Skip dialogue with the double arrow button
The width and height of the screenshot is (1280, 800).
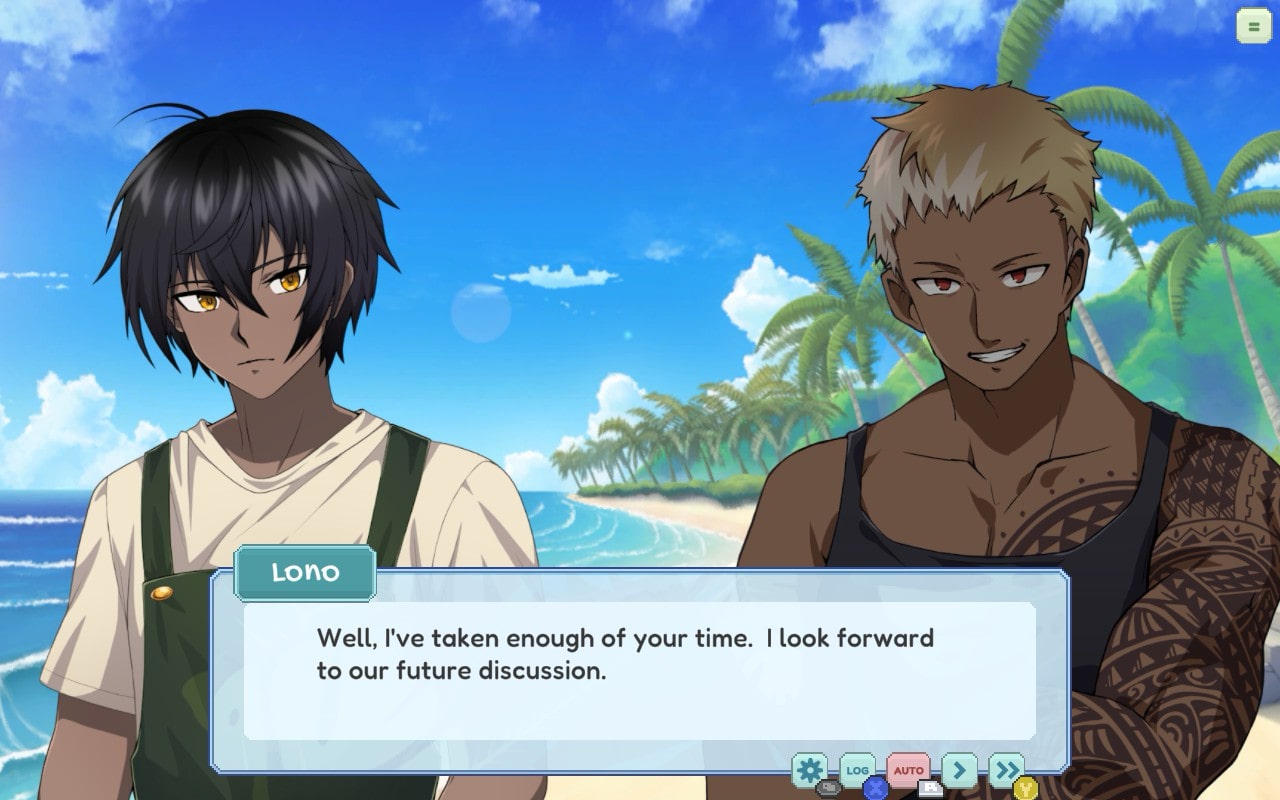coord(1006,769)
